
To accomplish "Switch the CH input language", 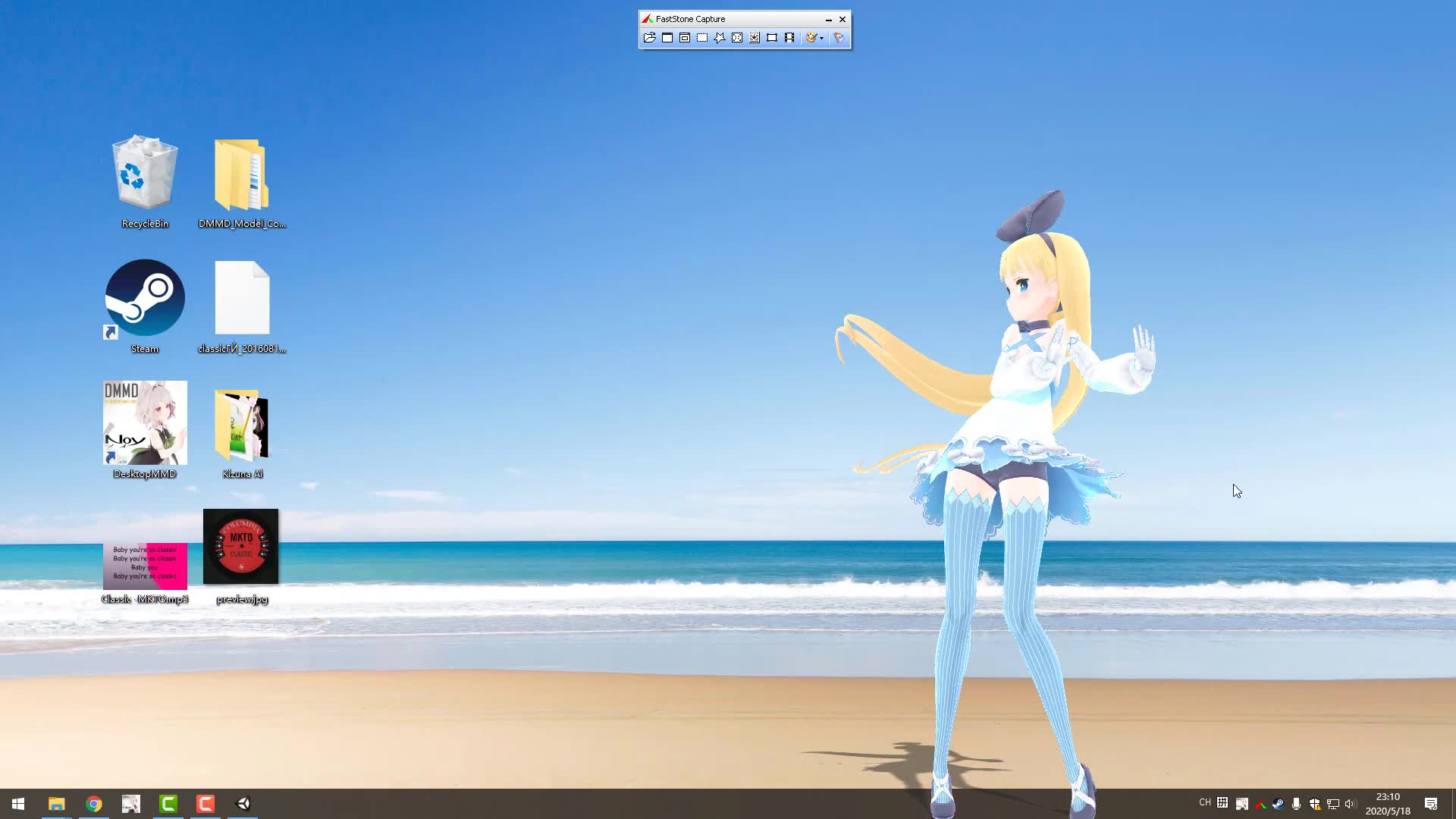I will pyautogui.click(x=1204, y=803).
